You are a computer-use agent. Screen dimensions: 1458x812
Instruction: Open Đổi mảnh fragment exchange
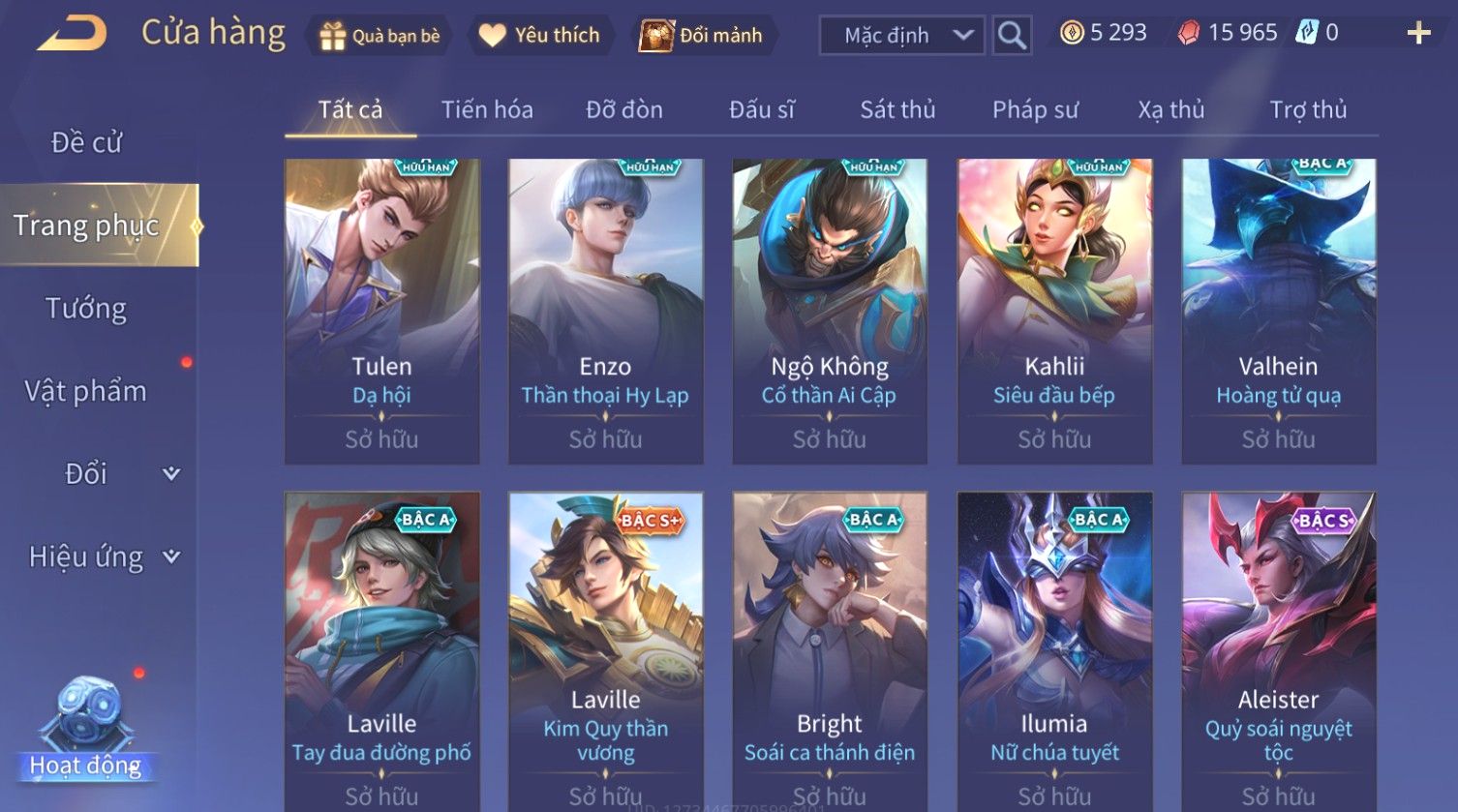tap(701, 36)
